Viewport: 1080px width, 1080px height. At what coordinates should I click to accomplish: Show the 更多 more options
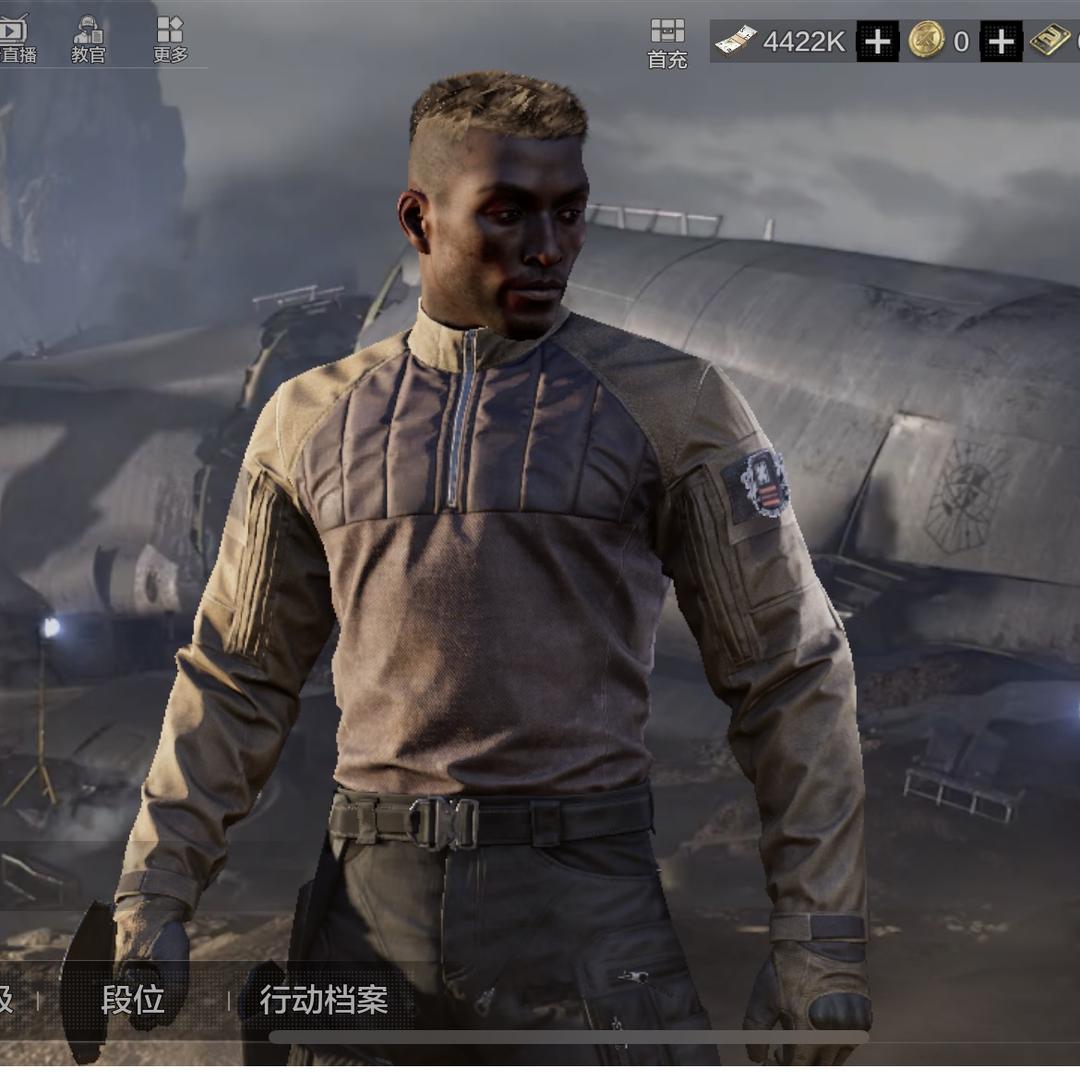coord(170,38)
